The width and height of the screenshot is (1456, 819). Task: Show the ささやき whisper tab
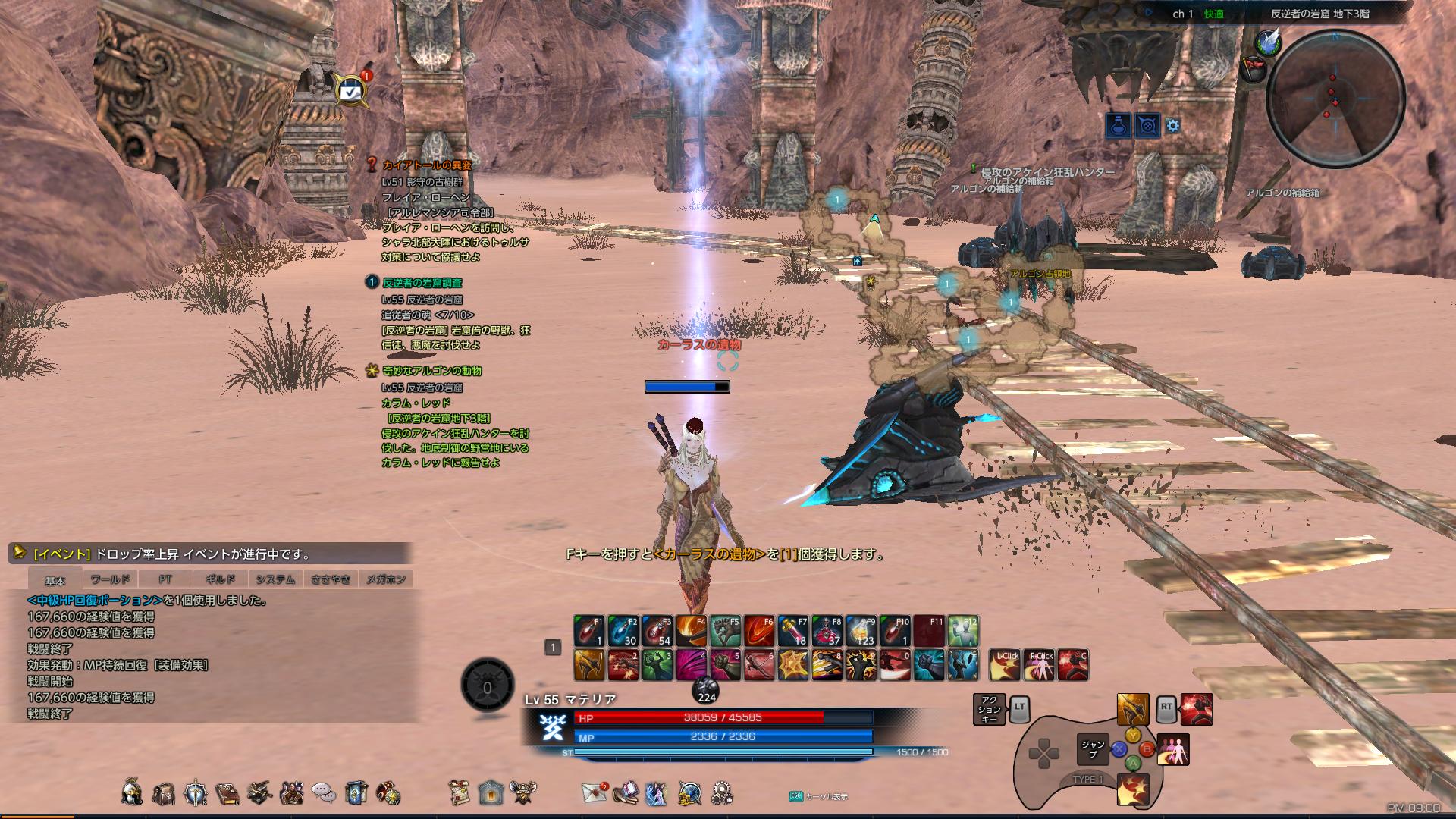click(x=331, y=579)
